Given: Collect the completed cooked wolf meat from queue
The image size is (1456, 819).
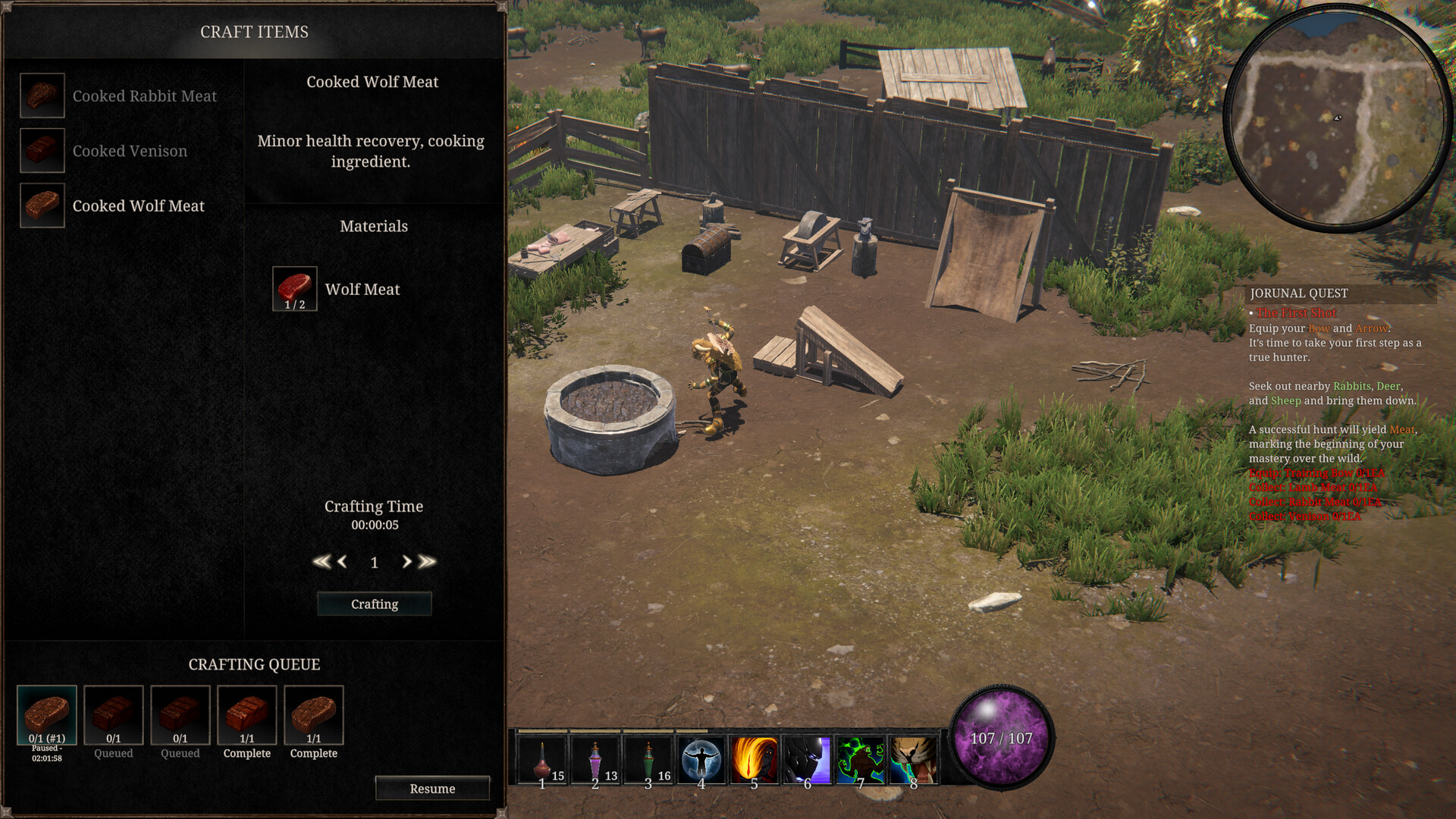Looking at the screenshot, I should tap(314, 716).
